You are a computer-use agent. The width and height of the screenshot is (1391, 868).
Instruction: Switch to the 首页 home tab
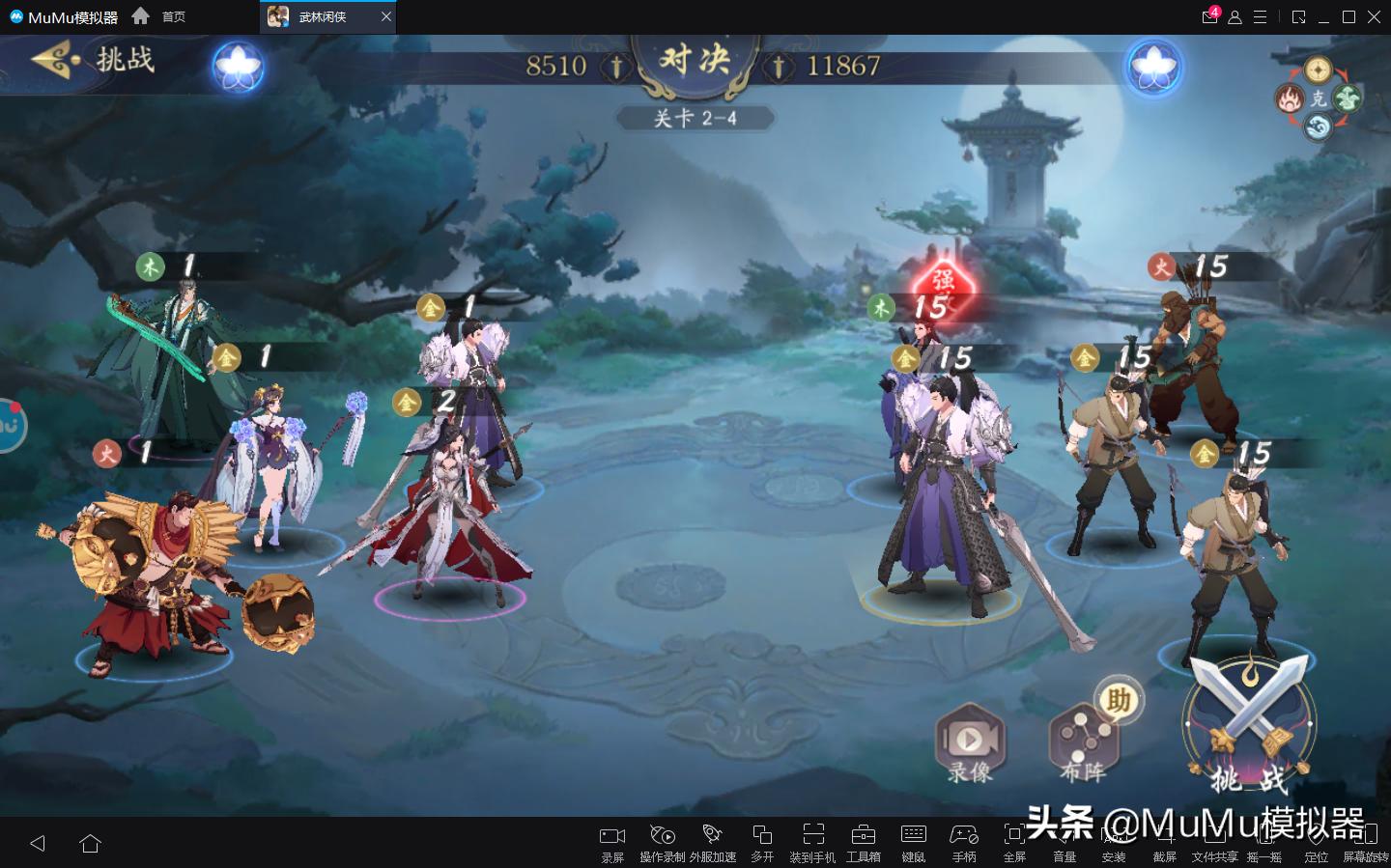(172, 16)
